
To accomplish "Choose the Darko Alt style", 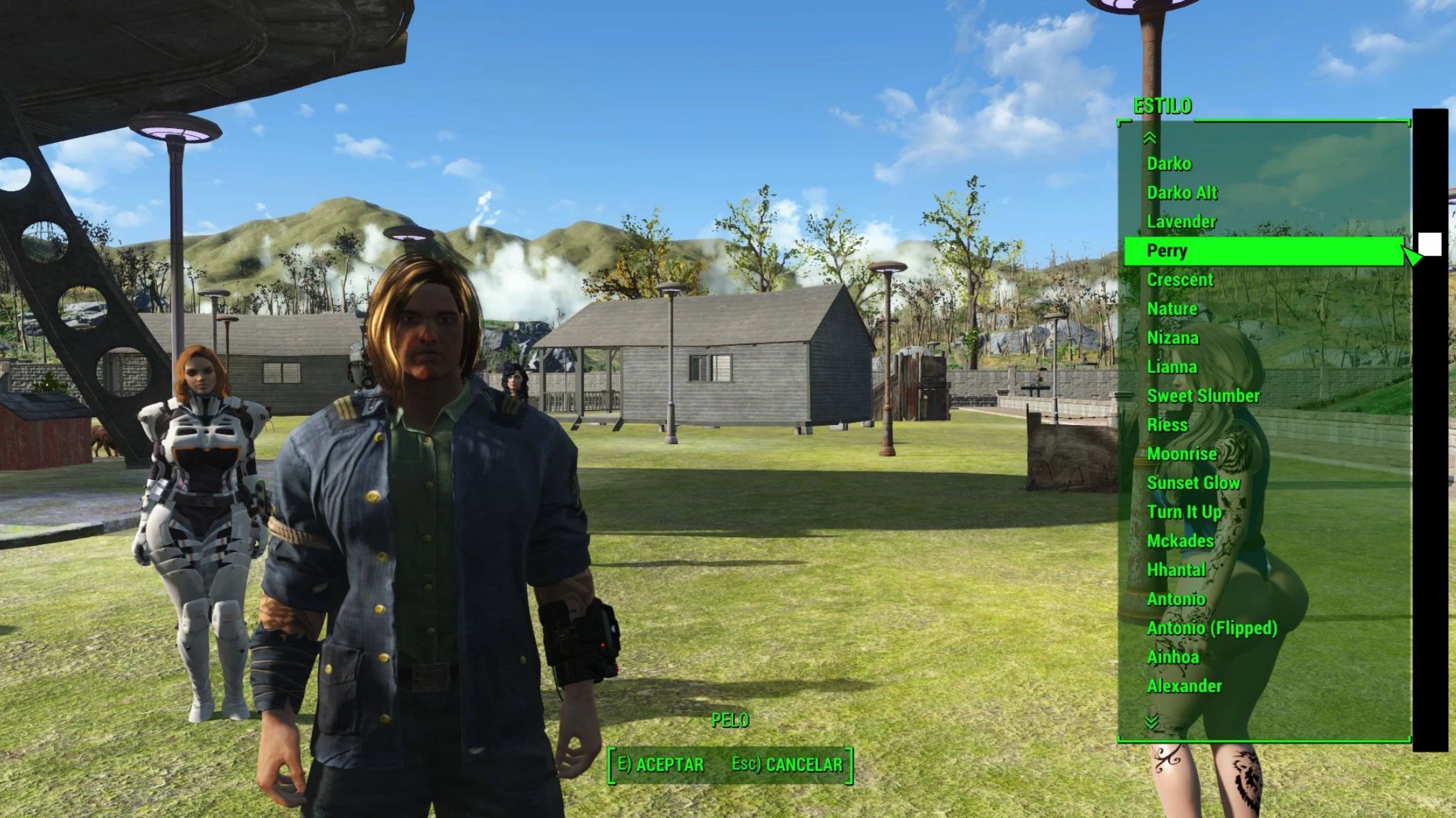I will click(x=1182, y=193).
